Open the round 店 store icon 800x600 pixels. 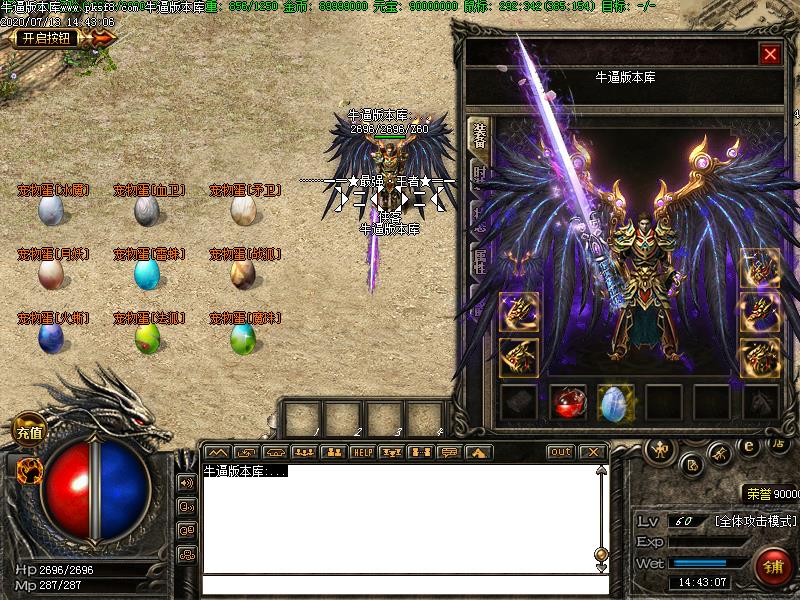click(779, 444)
